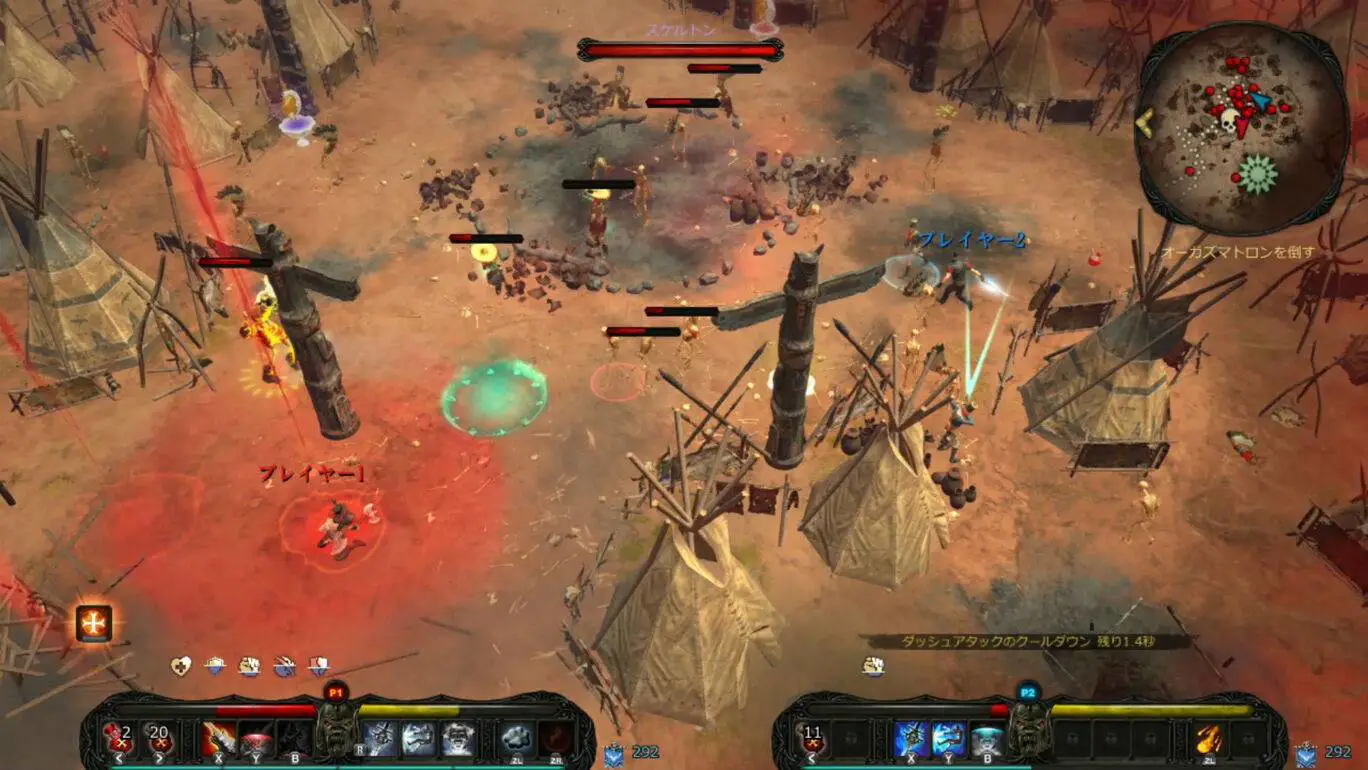This screenshot has height=770, width=1368.
Task: Activate Player 1's flaming sword skill
Action: pyautogui.click(x=219, y=738)
